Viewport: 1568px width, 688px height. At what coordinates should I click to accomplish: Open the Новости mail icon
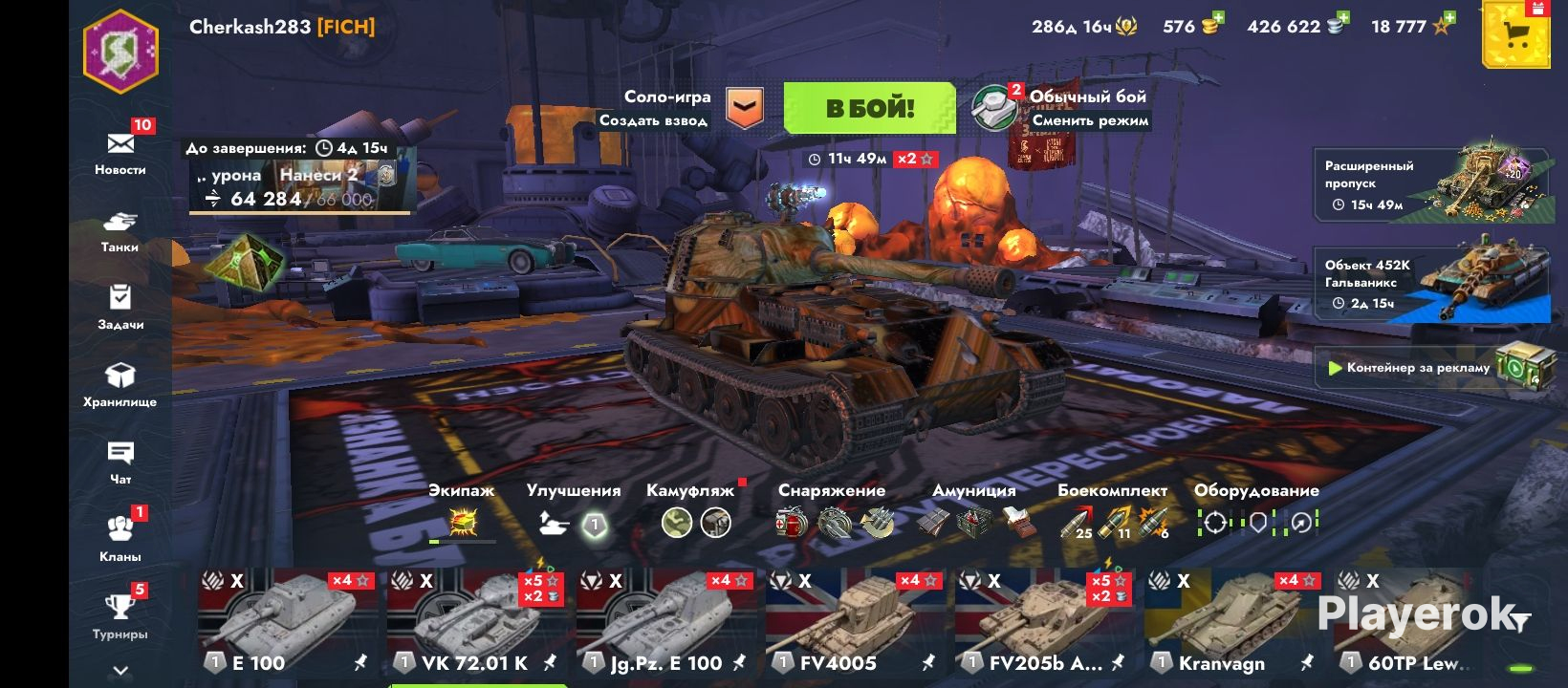(120, 146)
